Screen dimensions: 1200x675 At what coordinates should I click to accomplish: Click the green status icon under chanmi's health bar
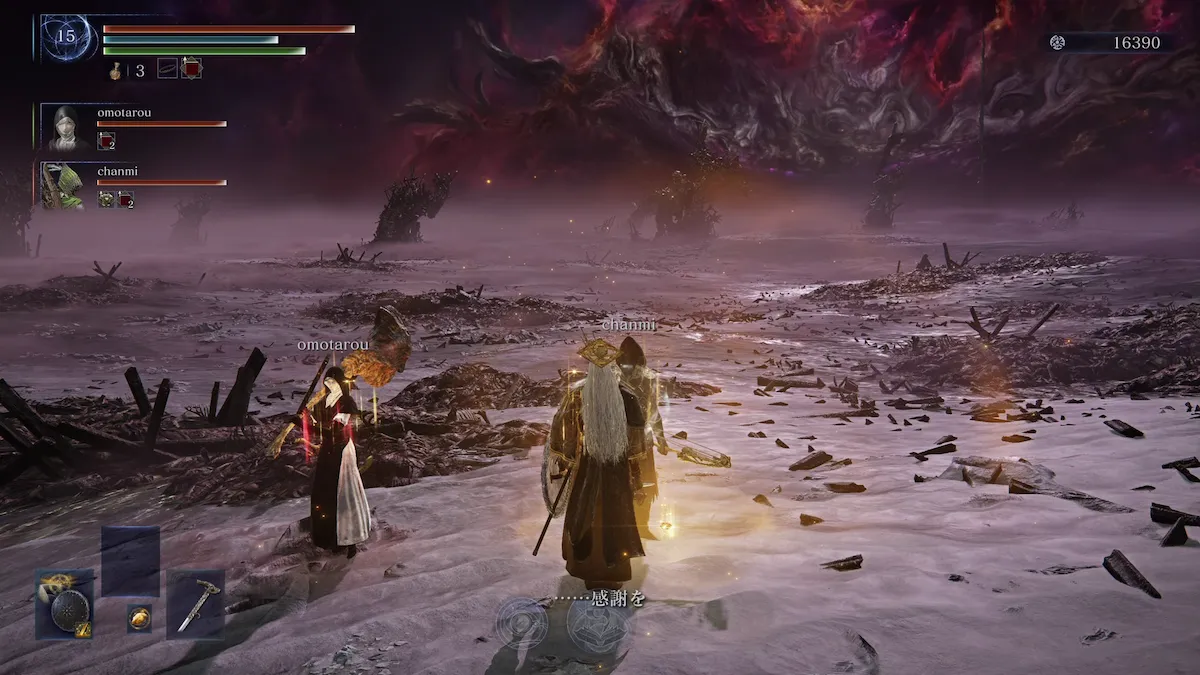tap(105, 199)
